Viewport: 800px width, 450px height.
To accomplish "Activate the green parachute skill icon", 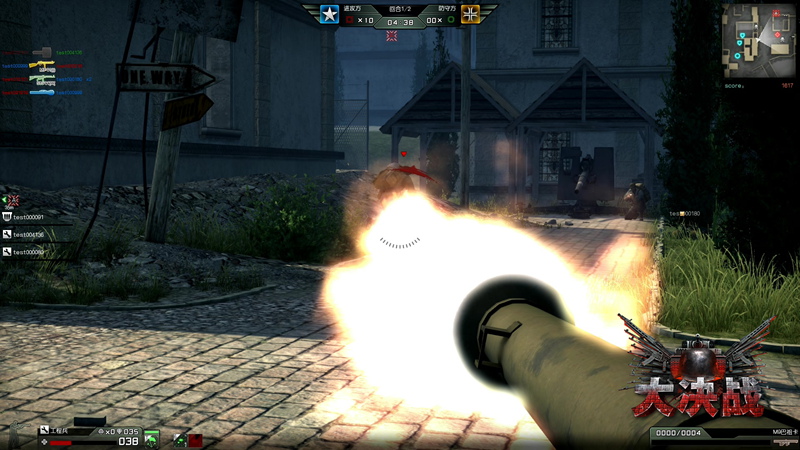I will [x=151, y=438].
